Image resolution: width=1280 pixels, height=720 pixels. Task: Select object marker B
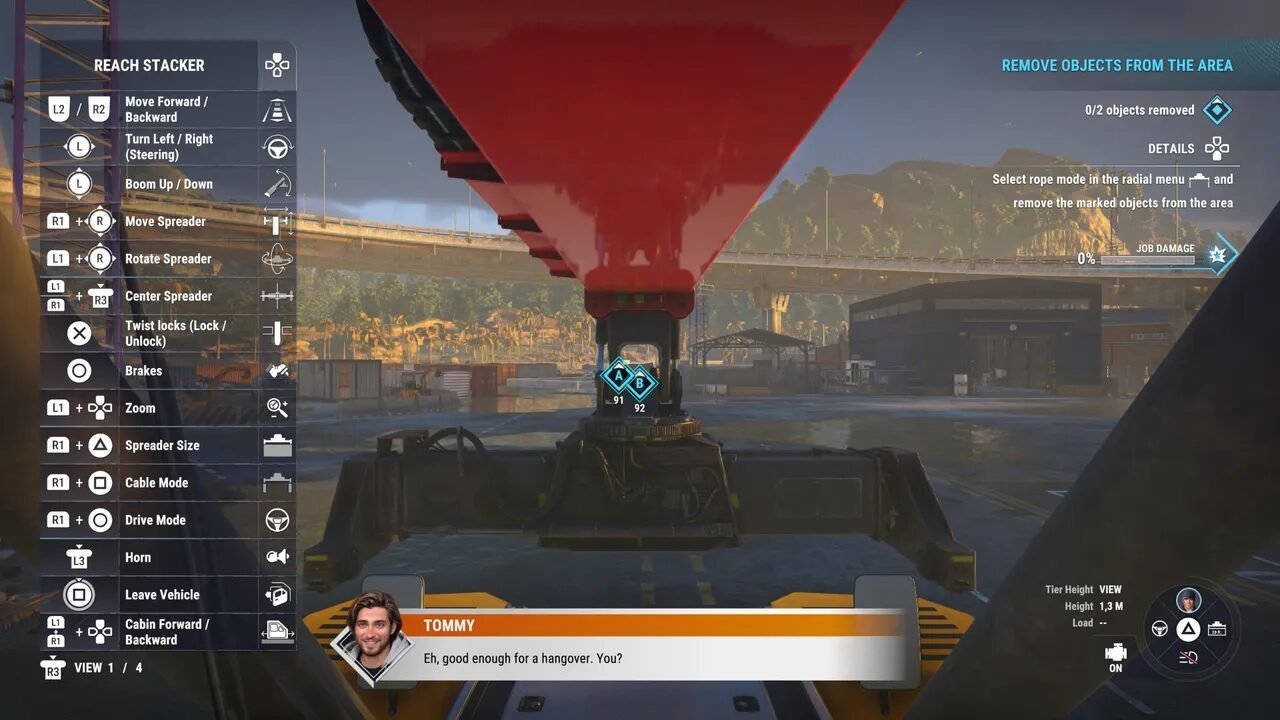[x=640, y=382]
